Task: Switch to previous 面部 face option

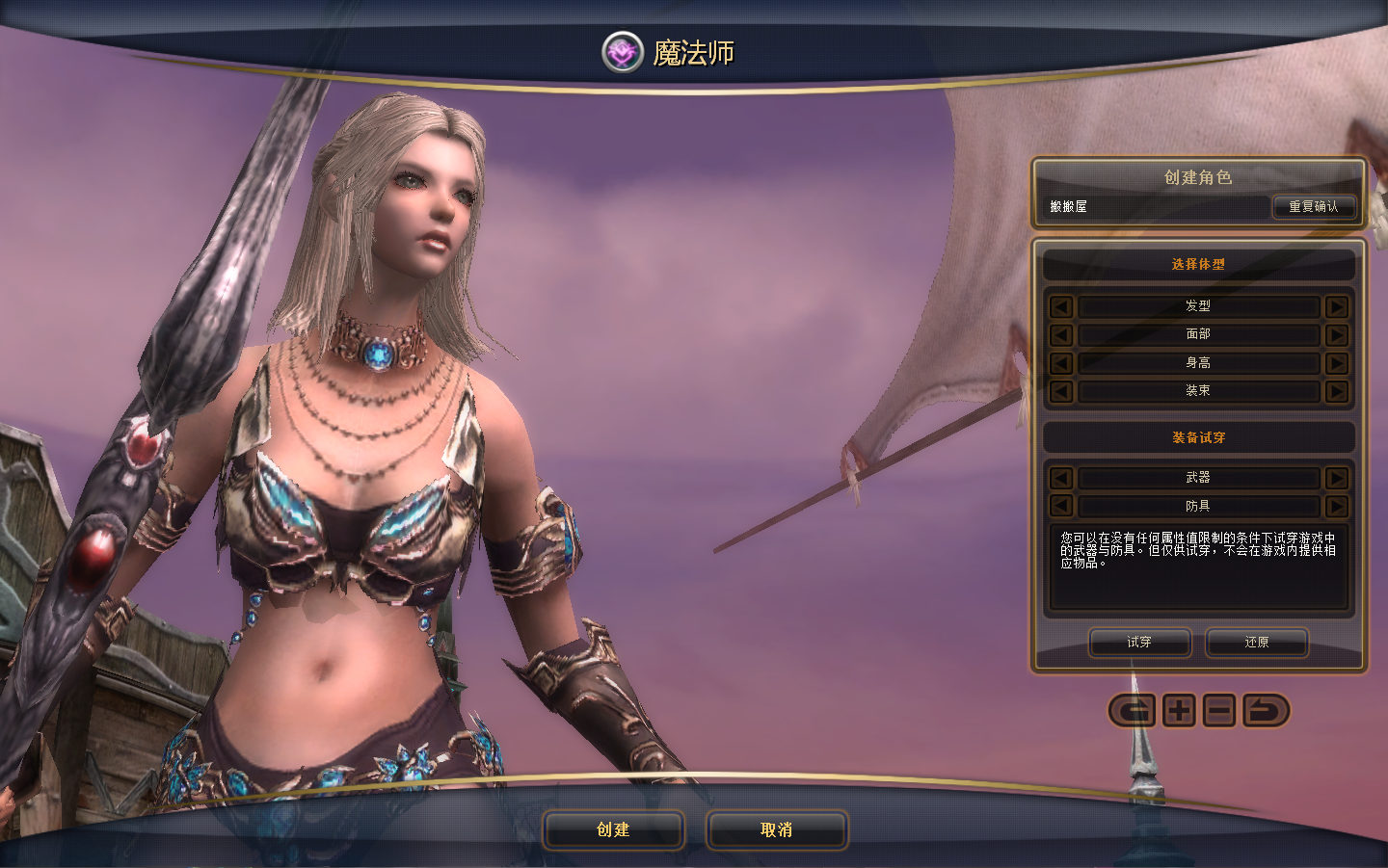Action: tap(1061, 334)
